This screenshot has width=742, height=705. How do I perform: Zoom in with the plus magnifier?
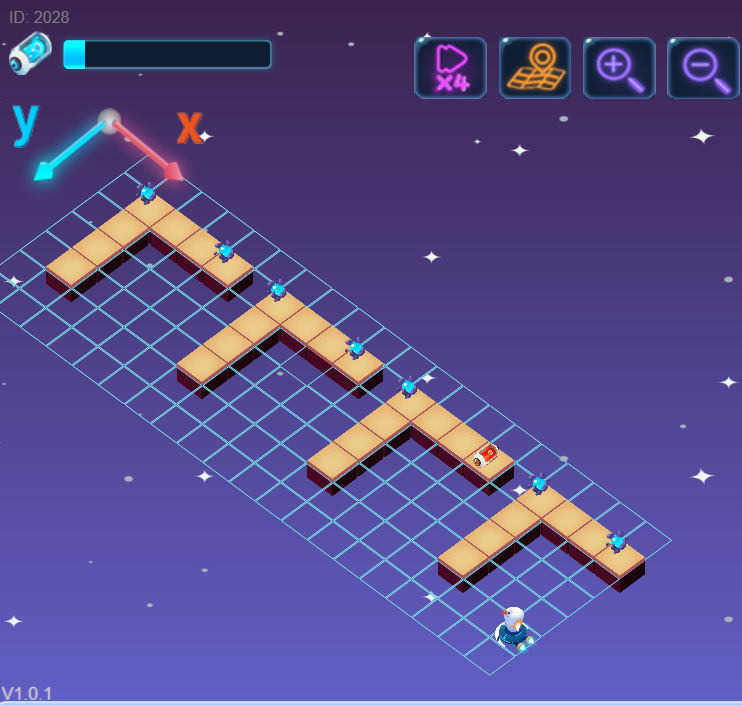pos(619,68)
